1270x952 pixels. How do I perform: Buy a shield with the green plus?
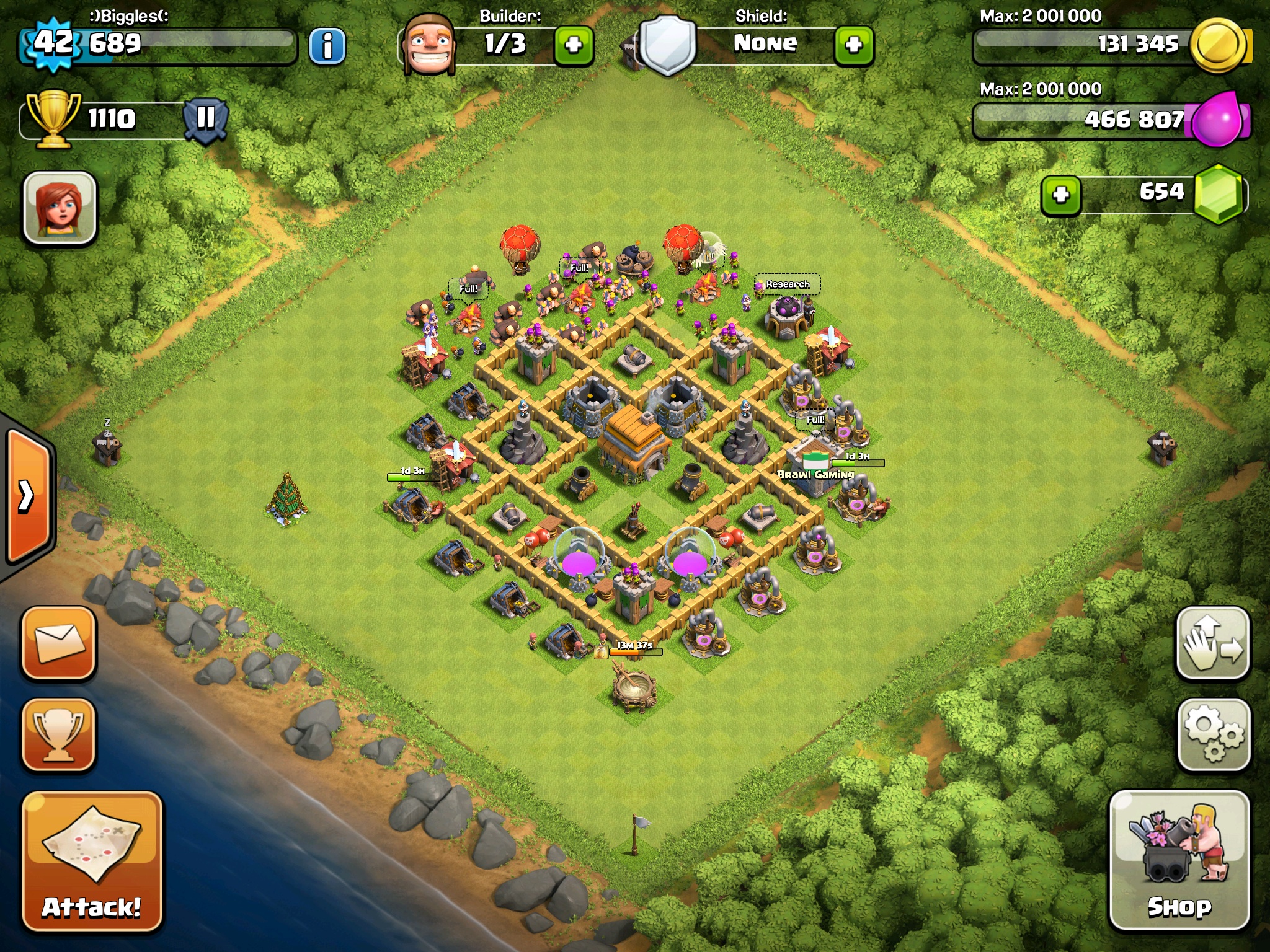(854, 45)
